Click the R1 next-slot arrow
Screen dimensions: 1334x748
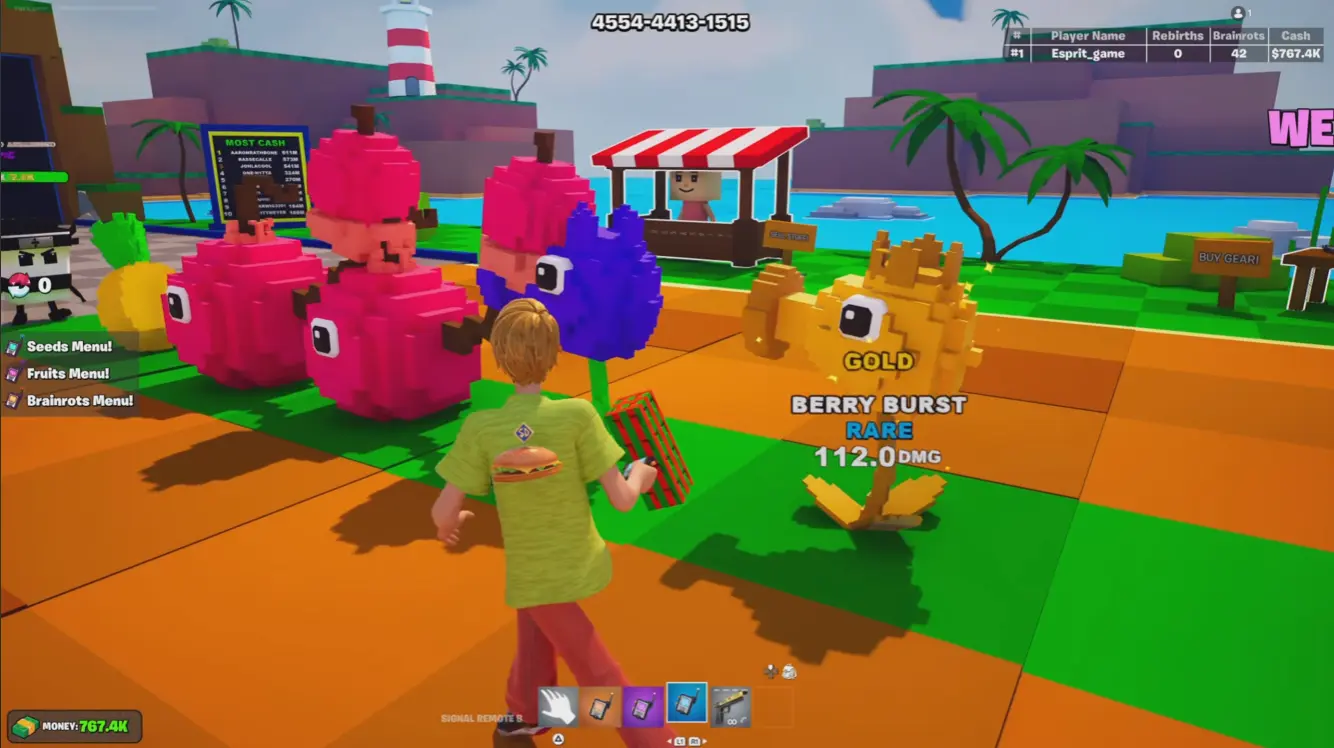coord(695,741)
